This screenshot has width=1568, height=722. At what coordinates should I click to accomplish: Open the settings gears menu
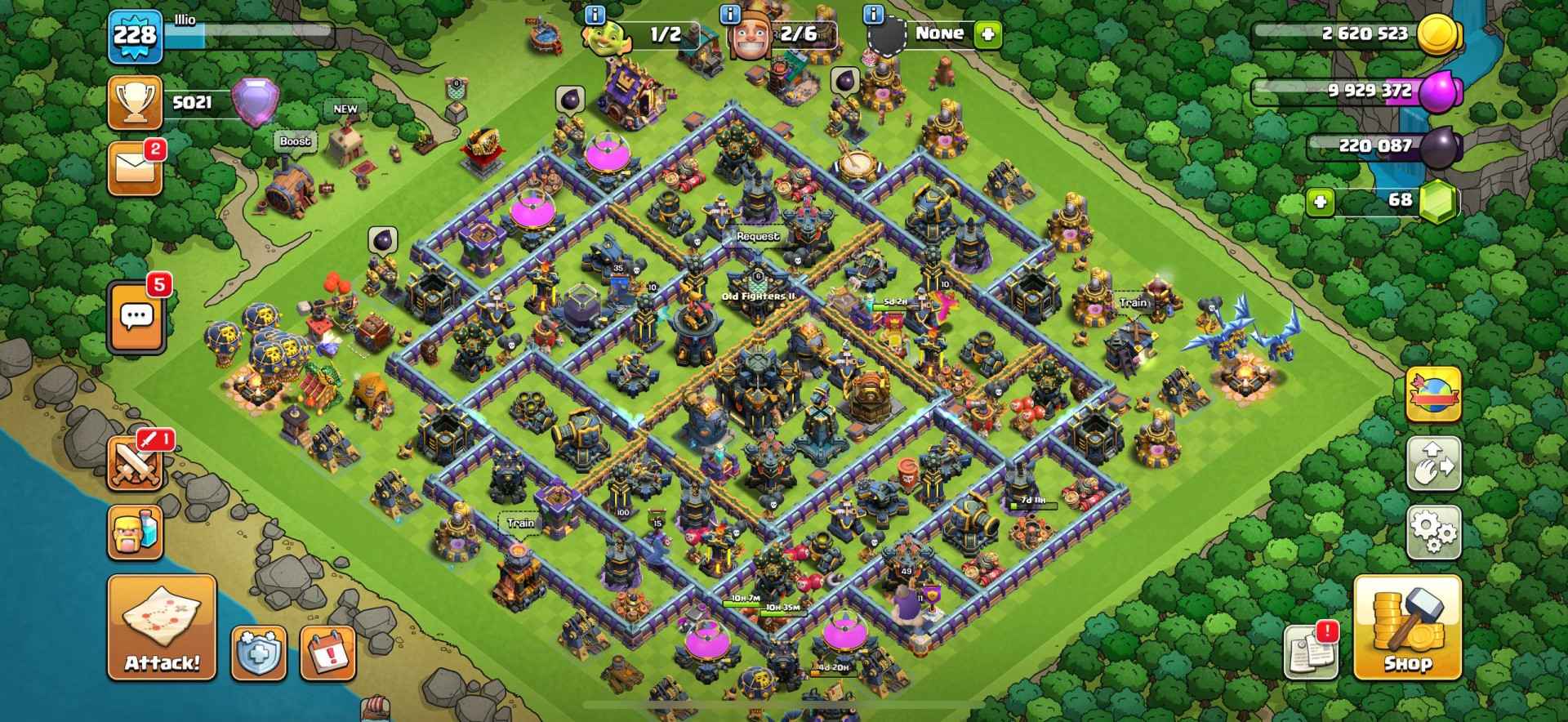click(1433, 533)
